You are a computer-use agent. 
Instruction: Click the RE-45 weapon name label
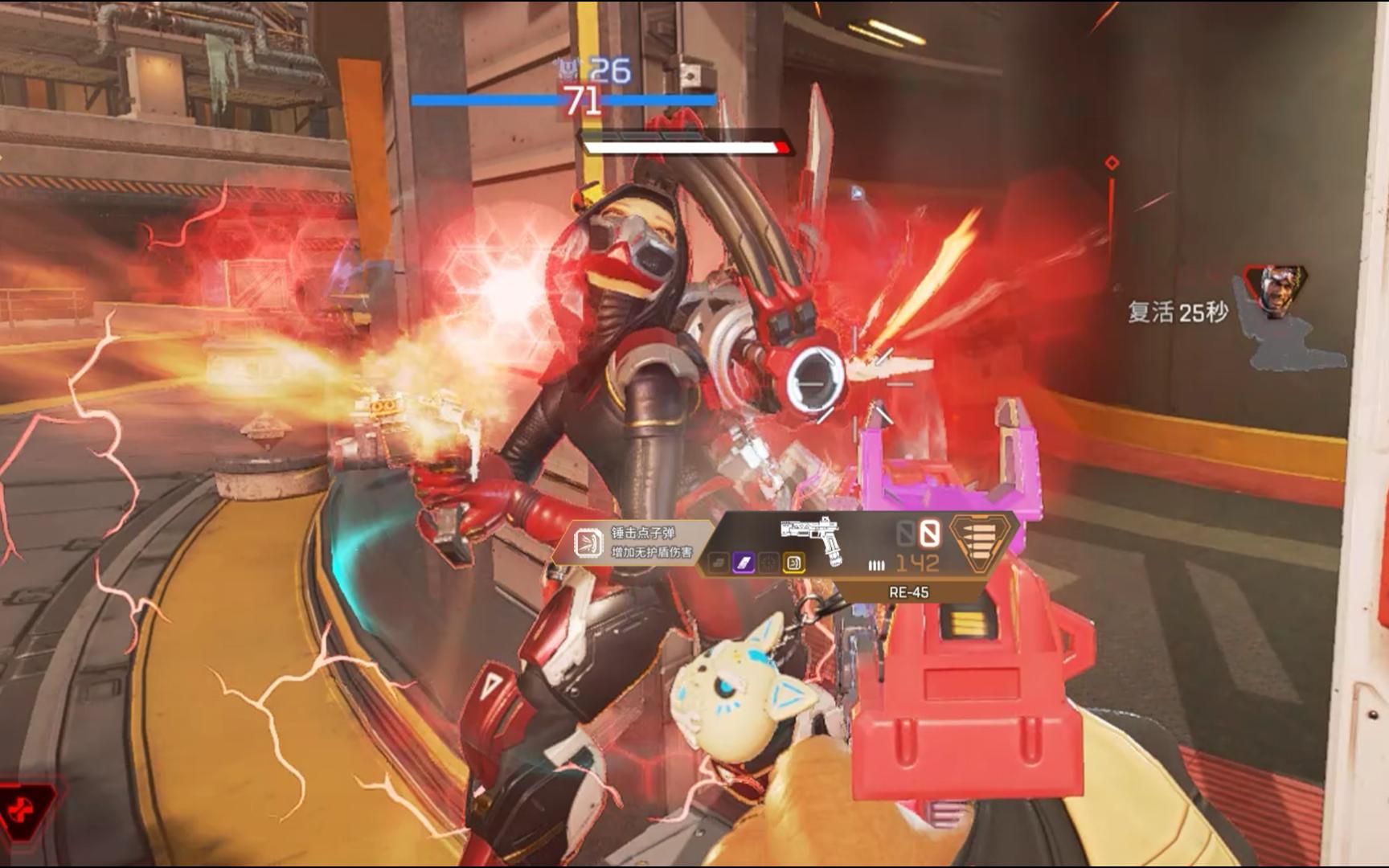click(x=908, y=592)
